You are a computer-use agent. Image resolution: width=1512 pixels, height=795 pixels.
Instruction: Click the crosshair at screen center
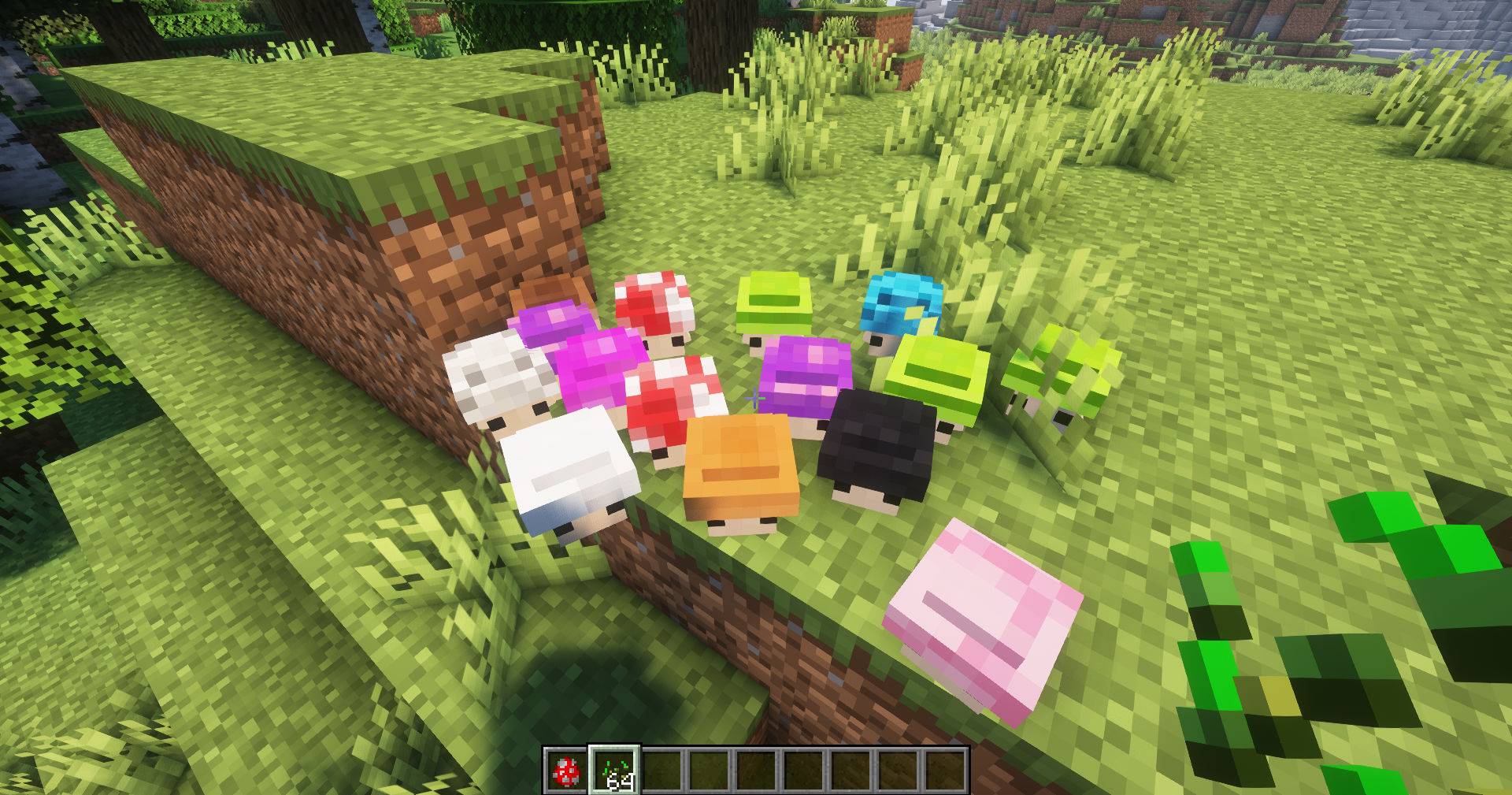pos(756,398)
